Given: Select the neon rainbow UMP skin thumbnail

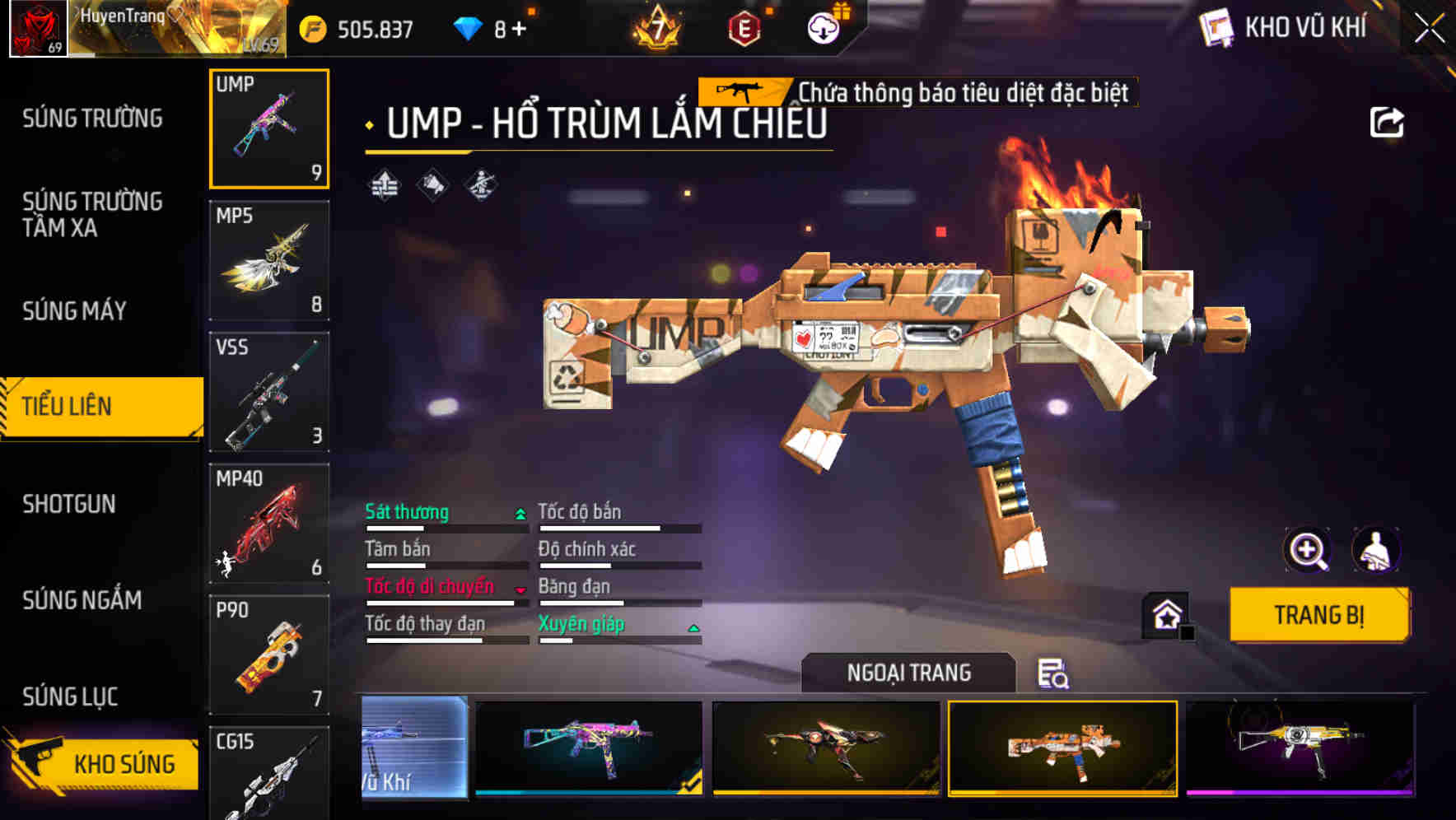Looking at the screenshot, I should 589,747.
